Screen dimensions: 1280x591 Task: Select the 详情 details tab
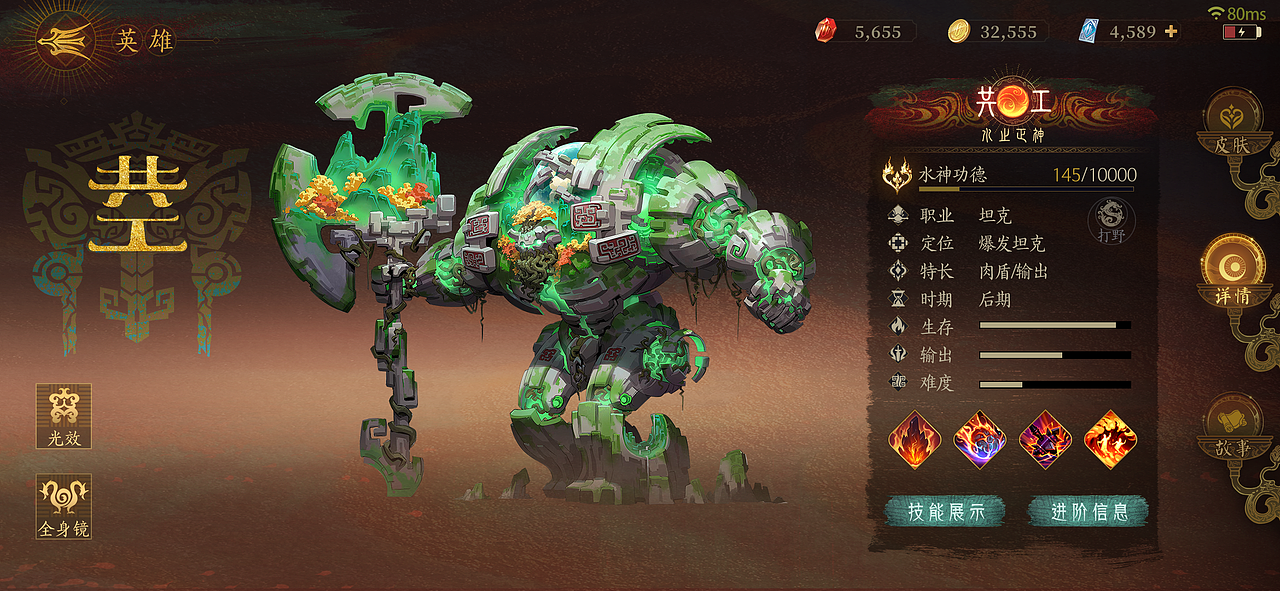1231,272
